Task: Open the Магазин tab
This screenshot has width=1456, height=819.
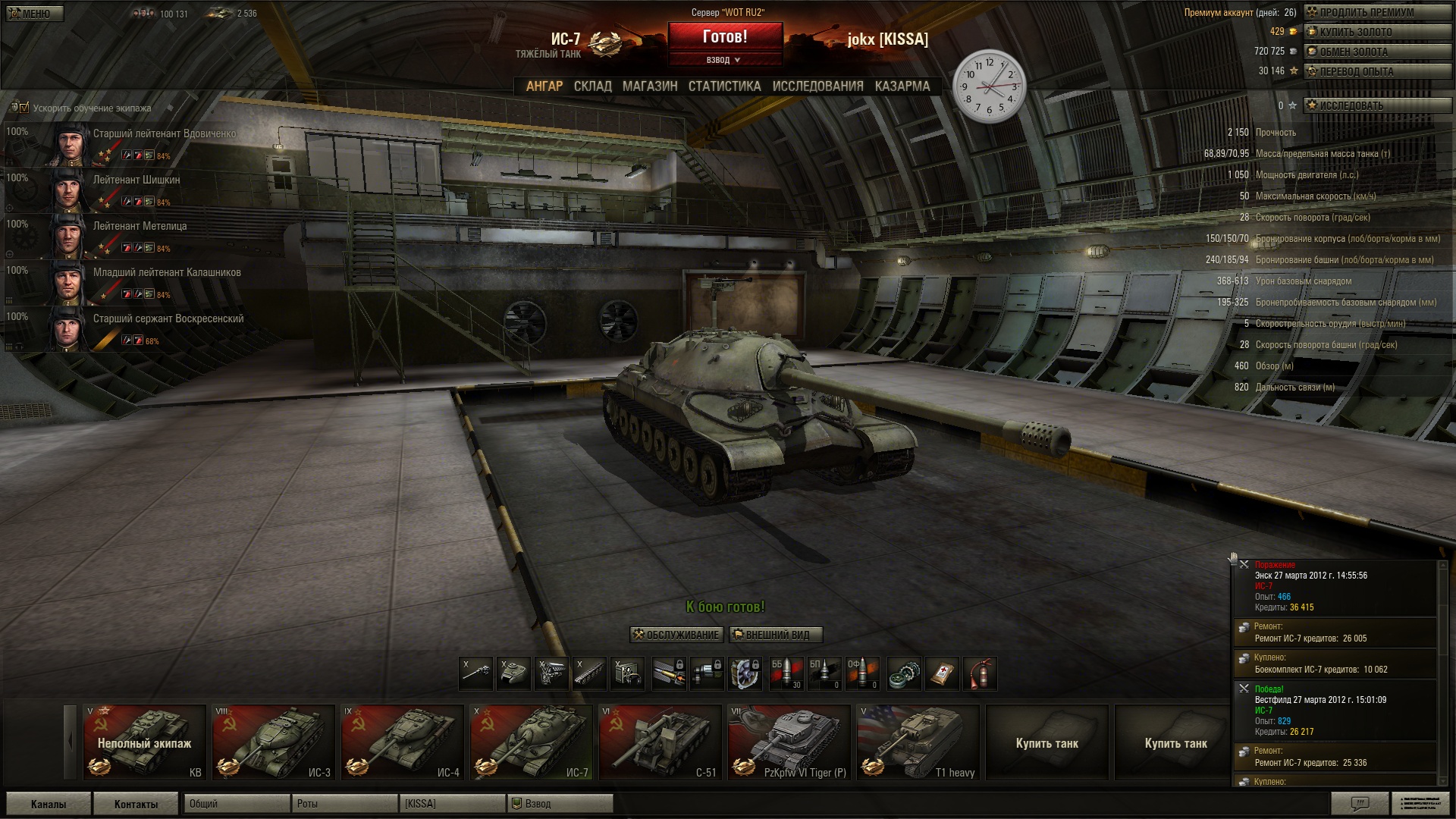Action: point(650,86)
